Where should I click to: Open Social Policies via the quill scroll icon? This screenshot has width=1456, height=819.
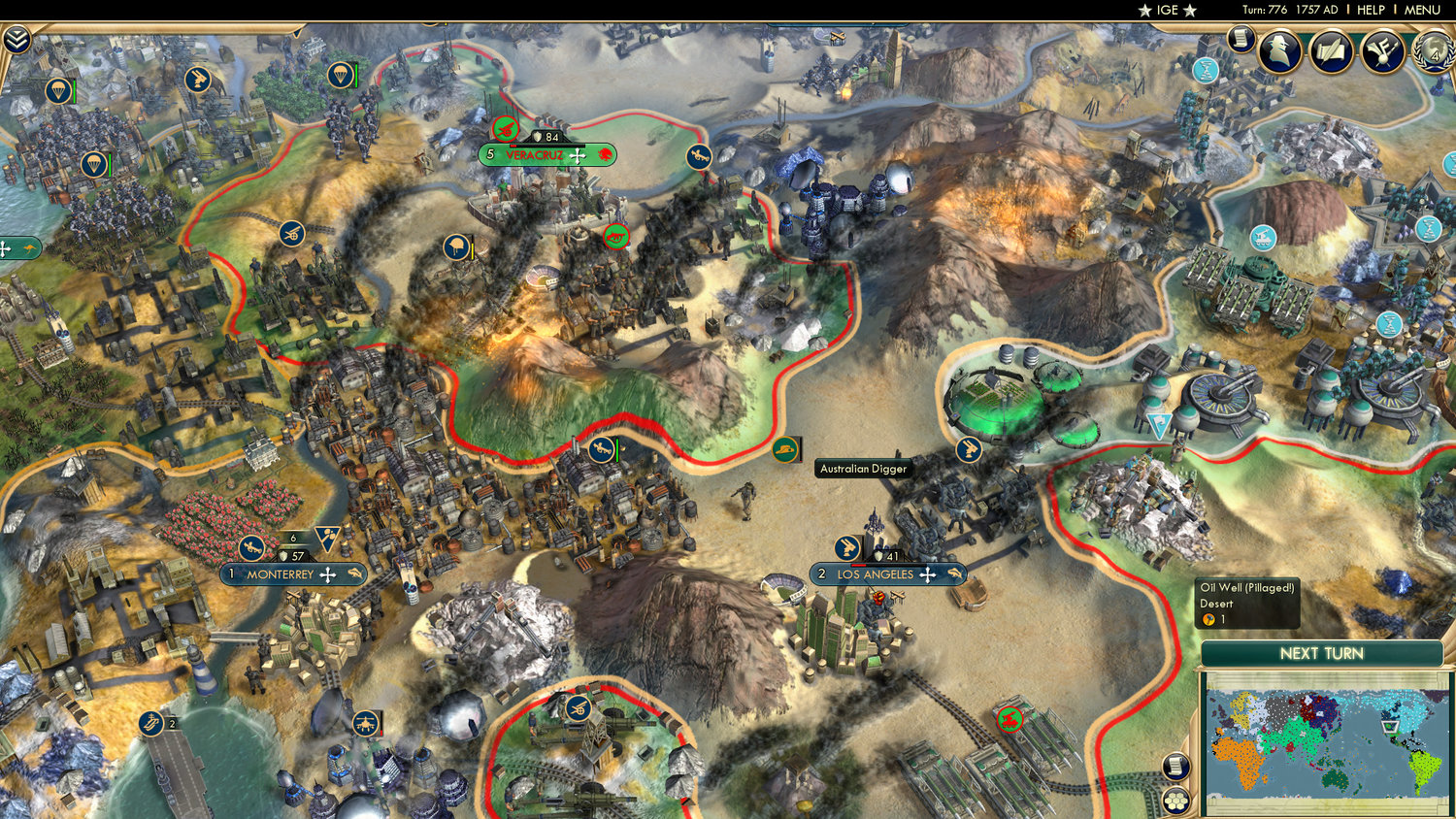pyautogui.click(x=1330, y=51)
